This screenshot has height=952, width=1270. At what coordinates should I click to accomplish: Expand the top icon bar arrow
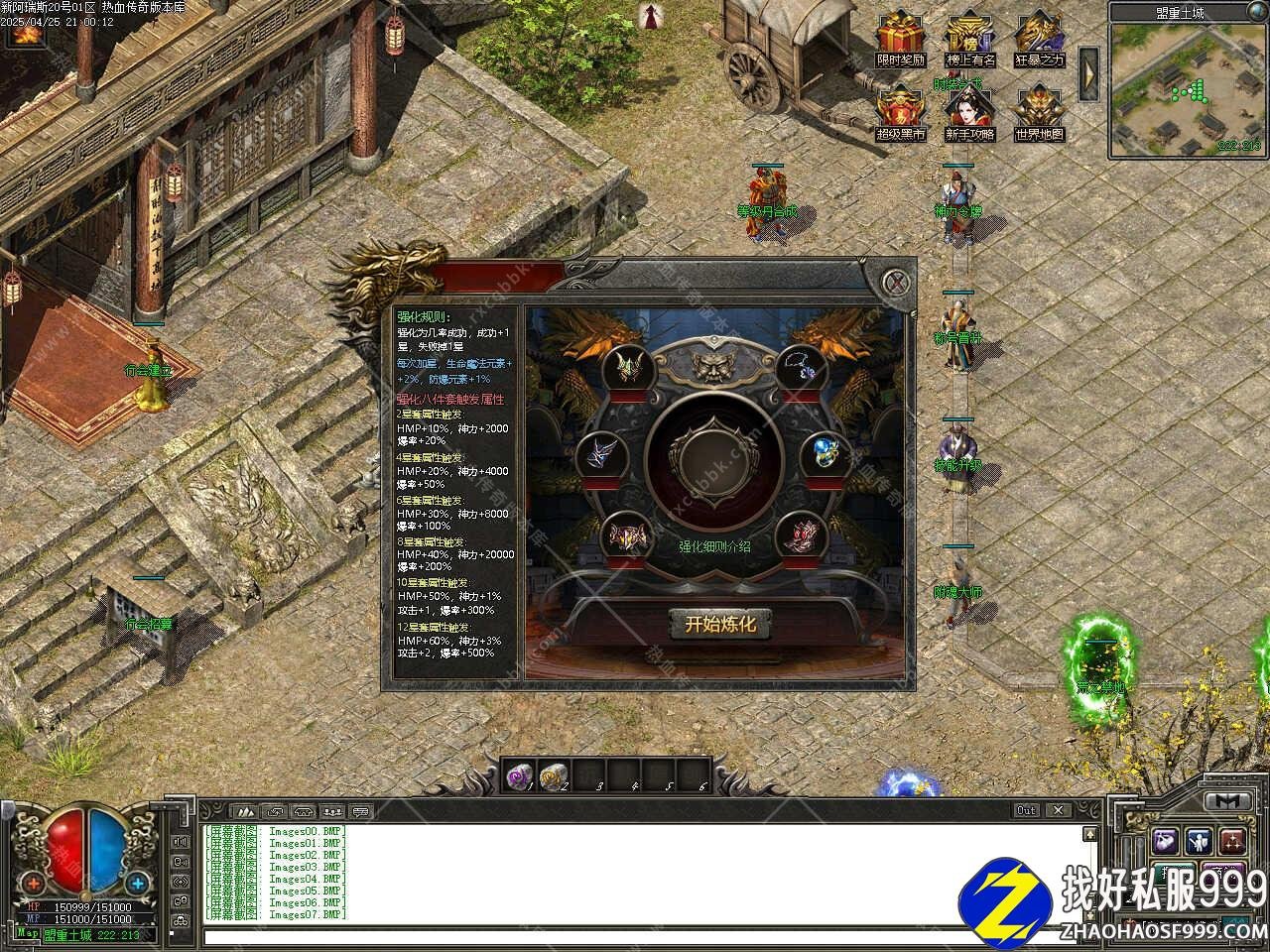point(1088,71)
